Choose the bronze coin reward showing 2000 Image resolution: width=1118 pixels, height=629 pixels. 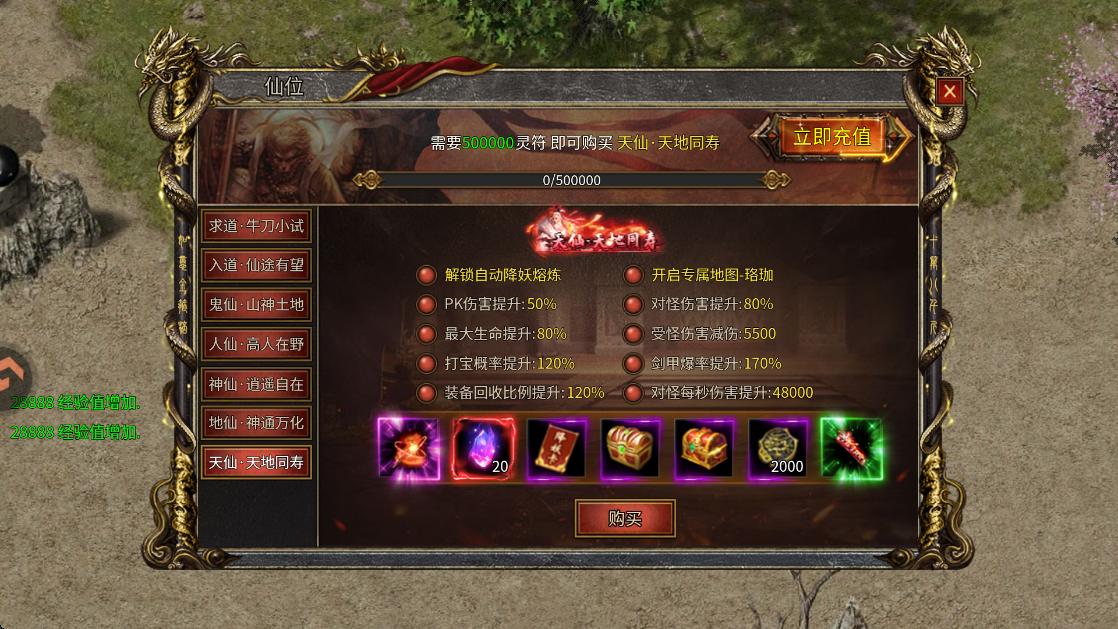tap(778, 448)
